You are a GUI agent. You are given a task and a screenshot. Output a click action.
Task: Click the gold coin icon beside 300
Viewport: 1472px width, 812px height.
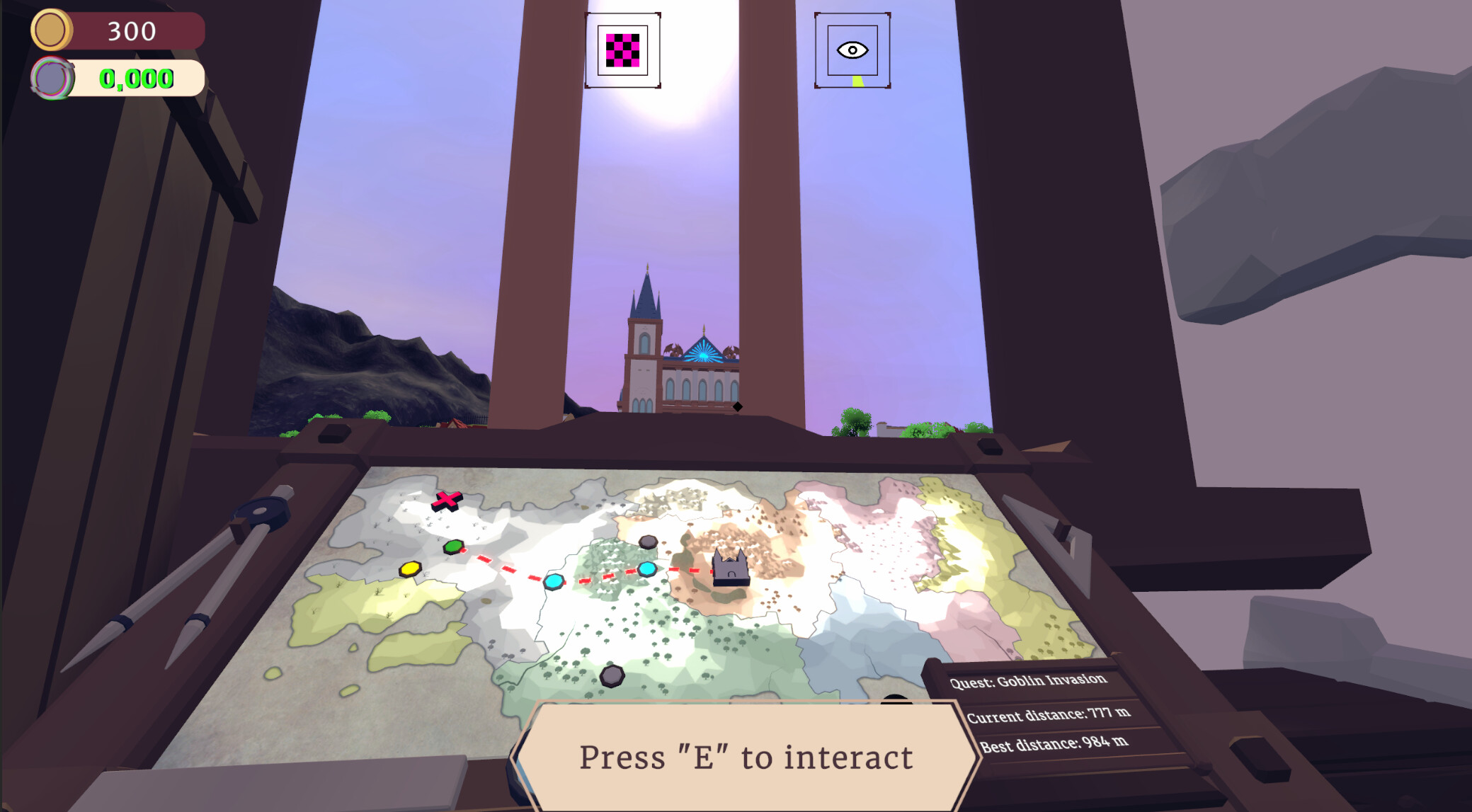click(x=51, y=30)
